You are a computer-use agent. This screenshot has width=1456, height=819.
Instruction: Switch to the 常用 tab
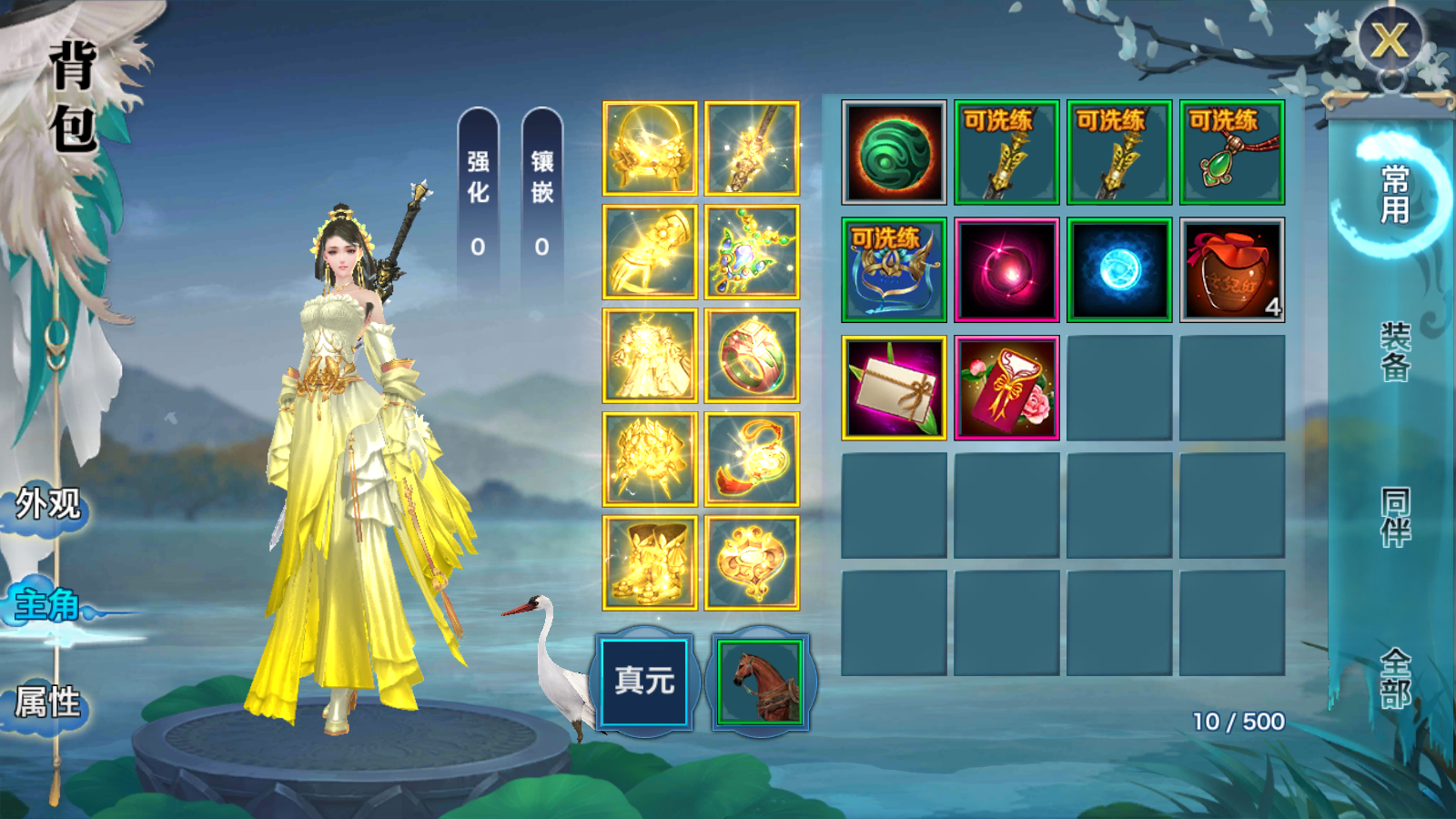pyautogui.click(x=1394, y=194)
